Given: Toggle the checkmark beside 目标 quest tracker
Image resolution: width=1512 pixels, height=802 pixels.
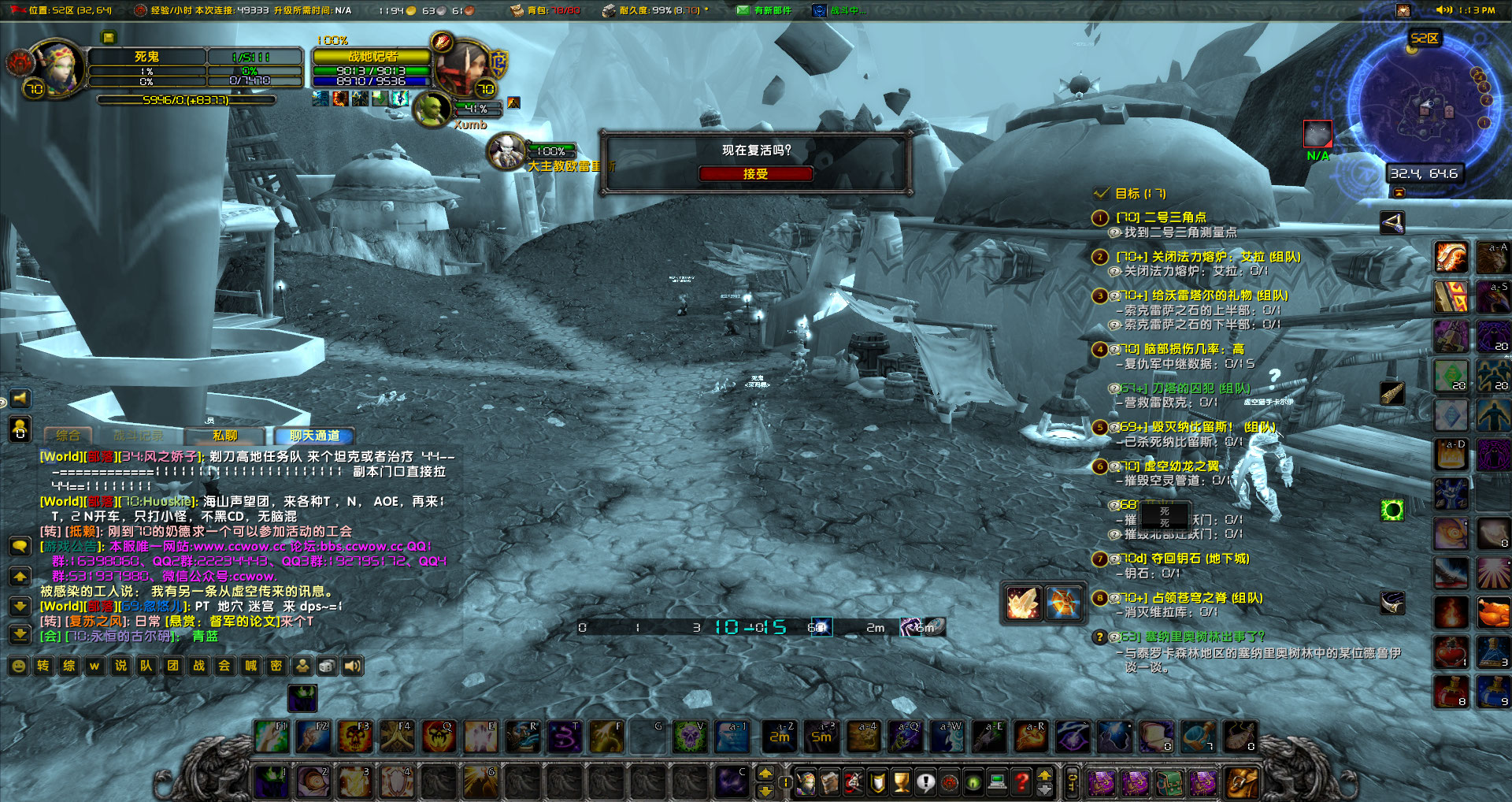Looking at the screenshot, I should [1102, 194].
